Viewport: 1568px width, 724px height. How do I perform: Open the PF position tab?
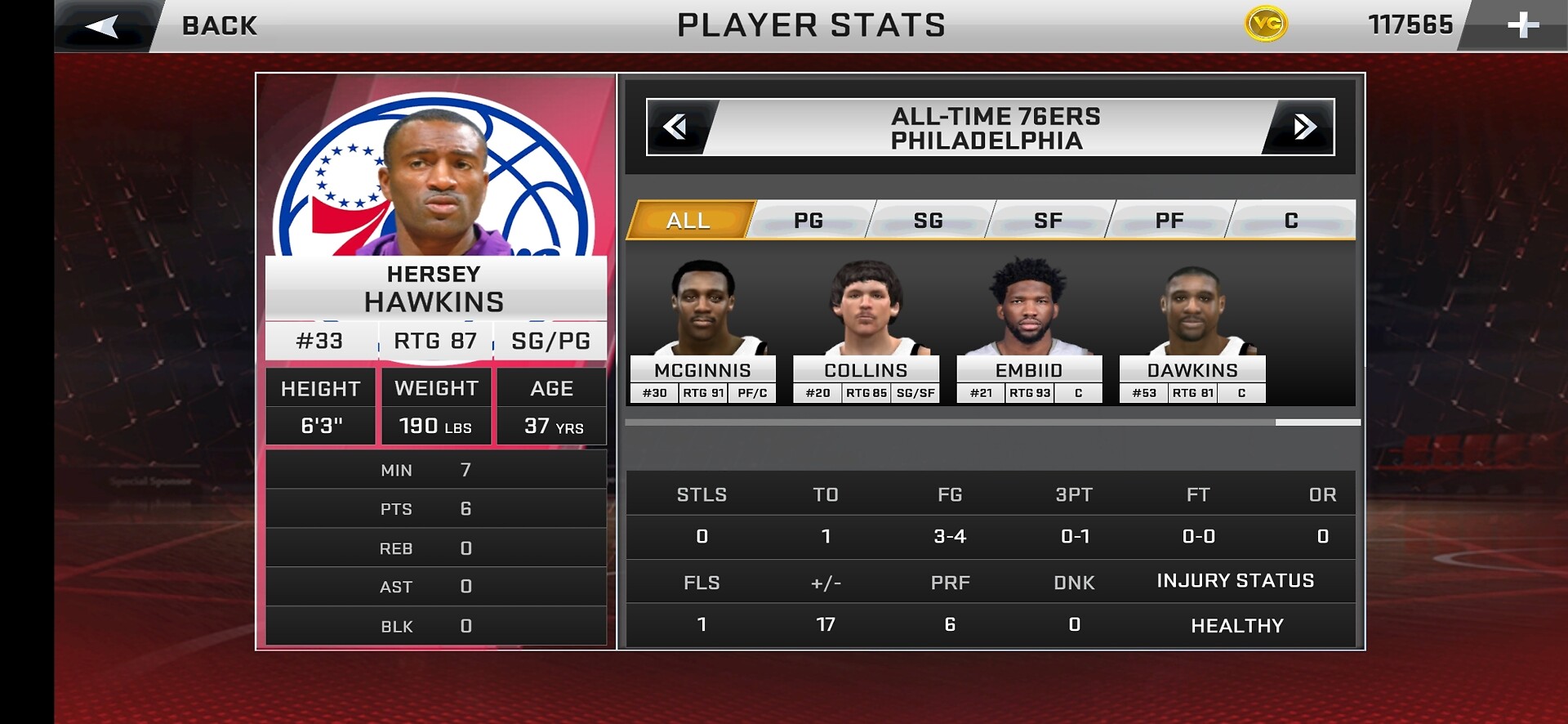(1169, 221)
